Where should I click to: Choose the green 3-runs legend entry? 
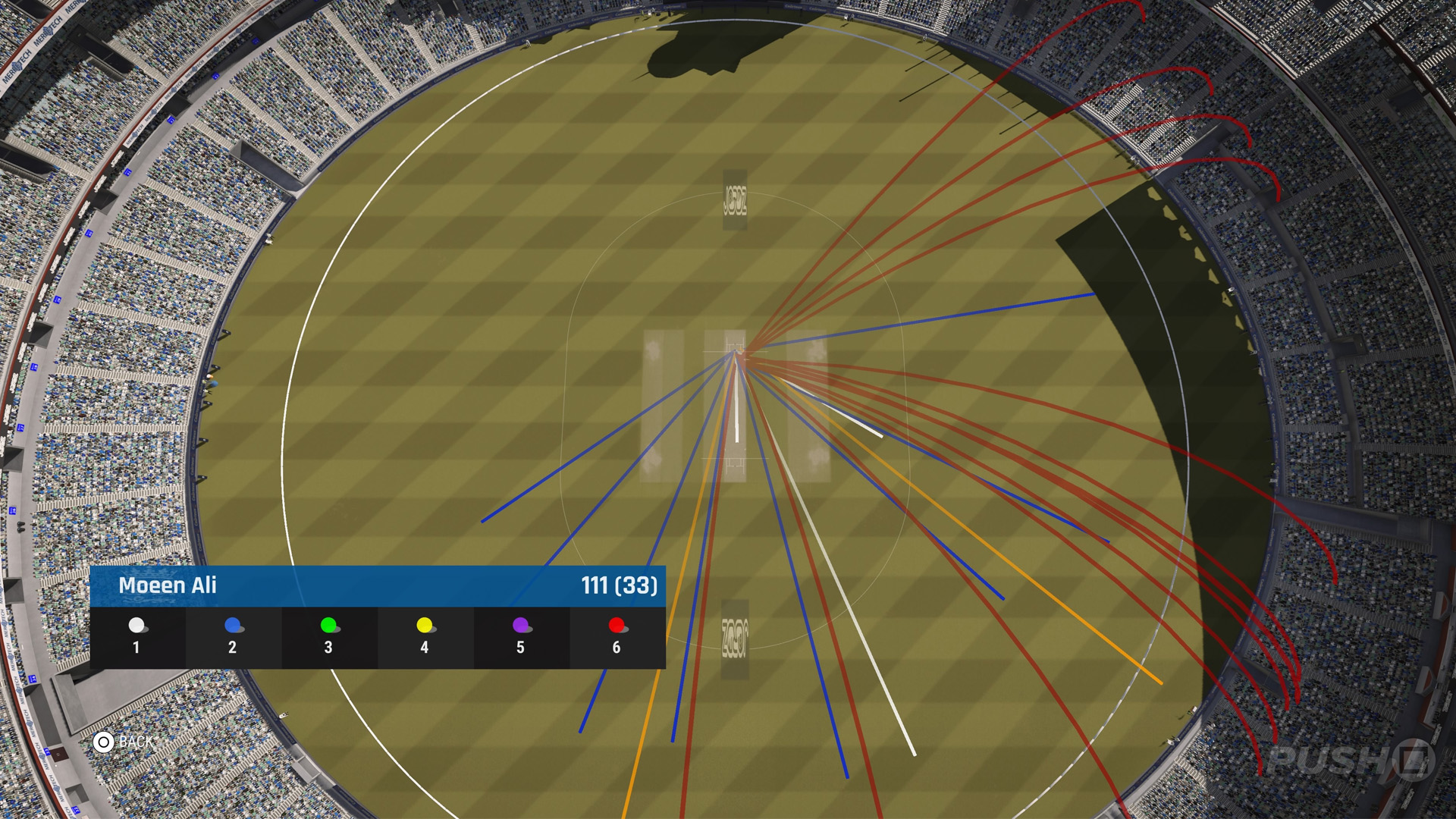pyautogui.click(x=329, y=636)
